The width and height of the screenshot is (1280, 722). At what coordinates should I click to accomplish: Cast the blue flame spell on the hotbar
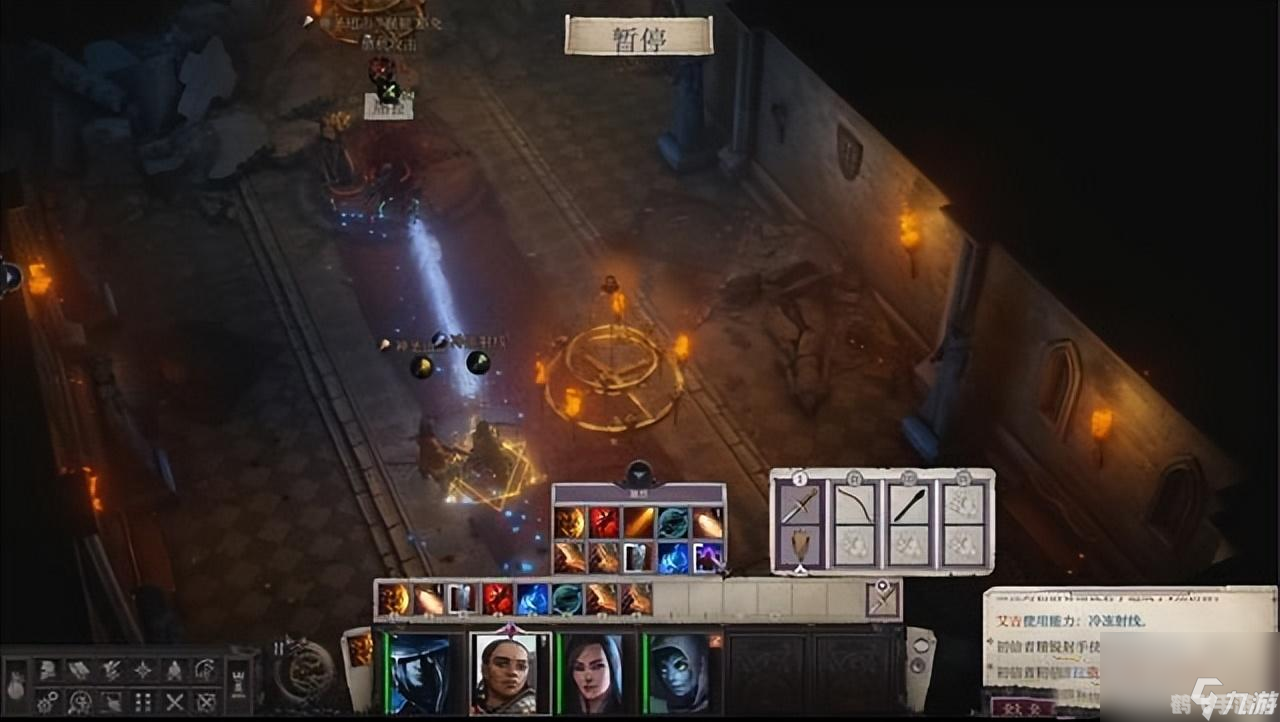[x=532, y=599]
